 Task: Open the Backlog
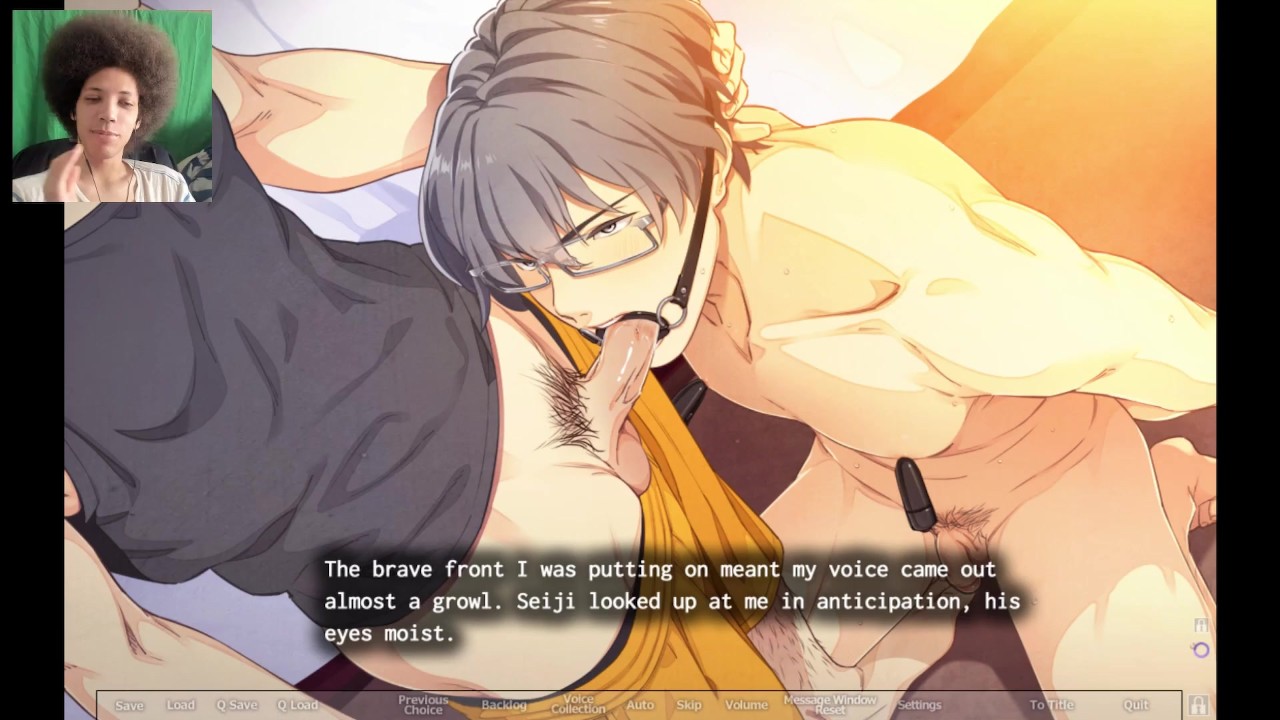click(x=504, y=705)
